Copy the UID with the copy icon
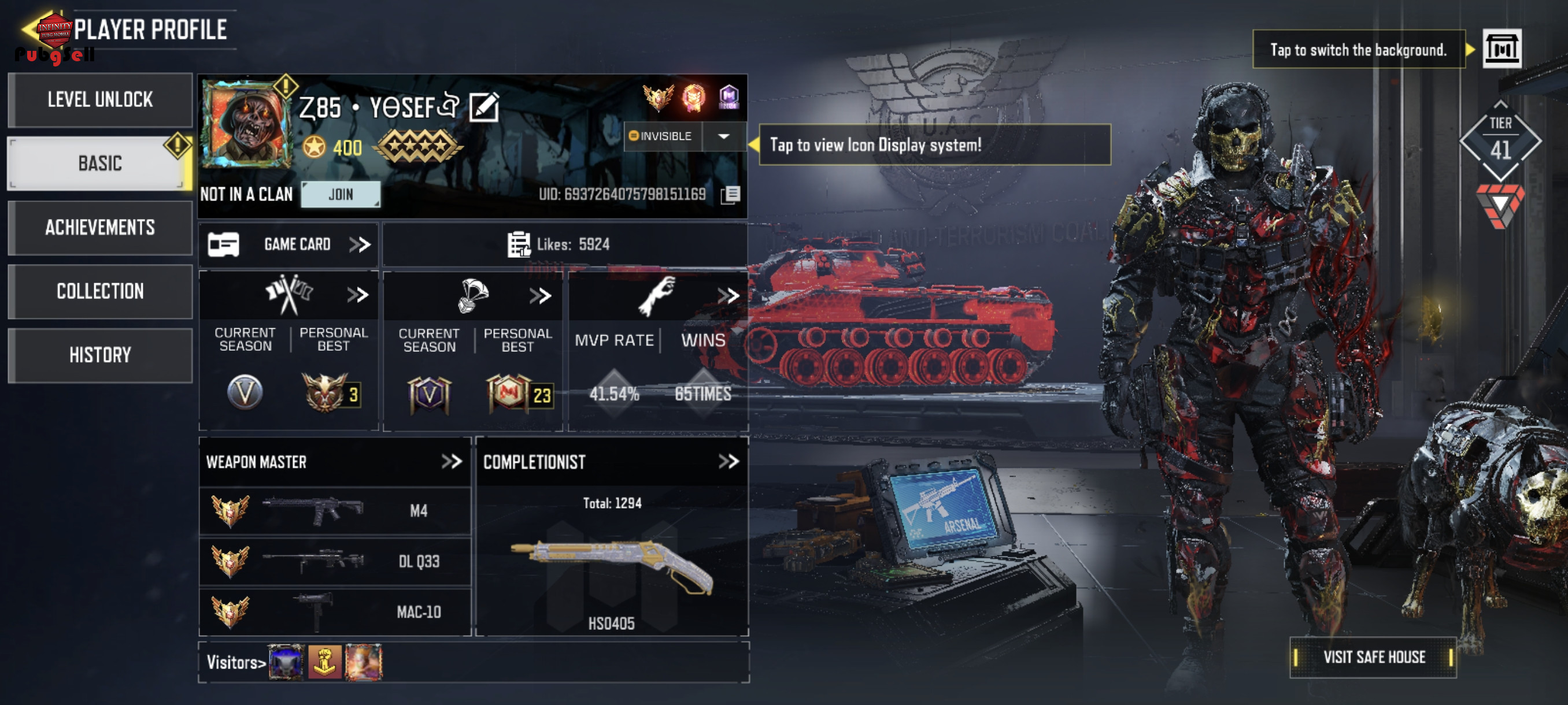Viewport: 1568px width, 705px height. click(x=730, y=195)
